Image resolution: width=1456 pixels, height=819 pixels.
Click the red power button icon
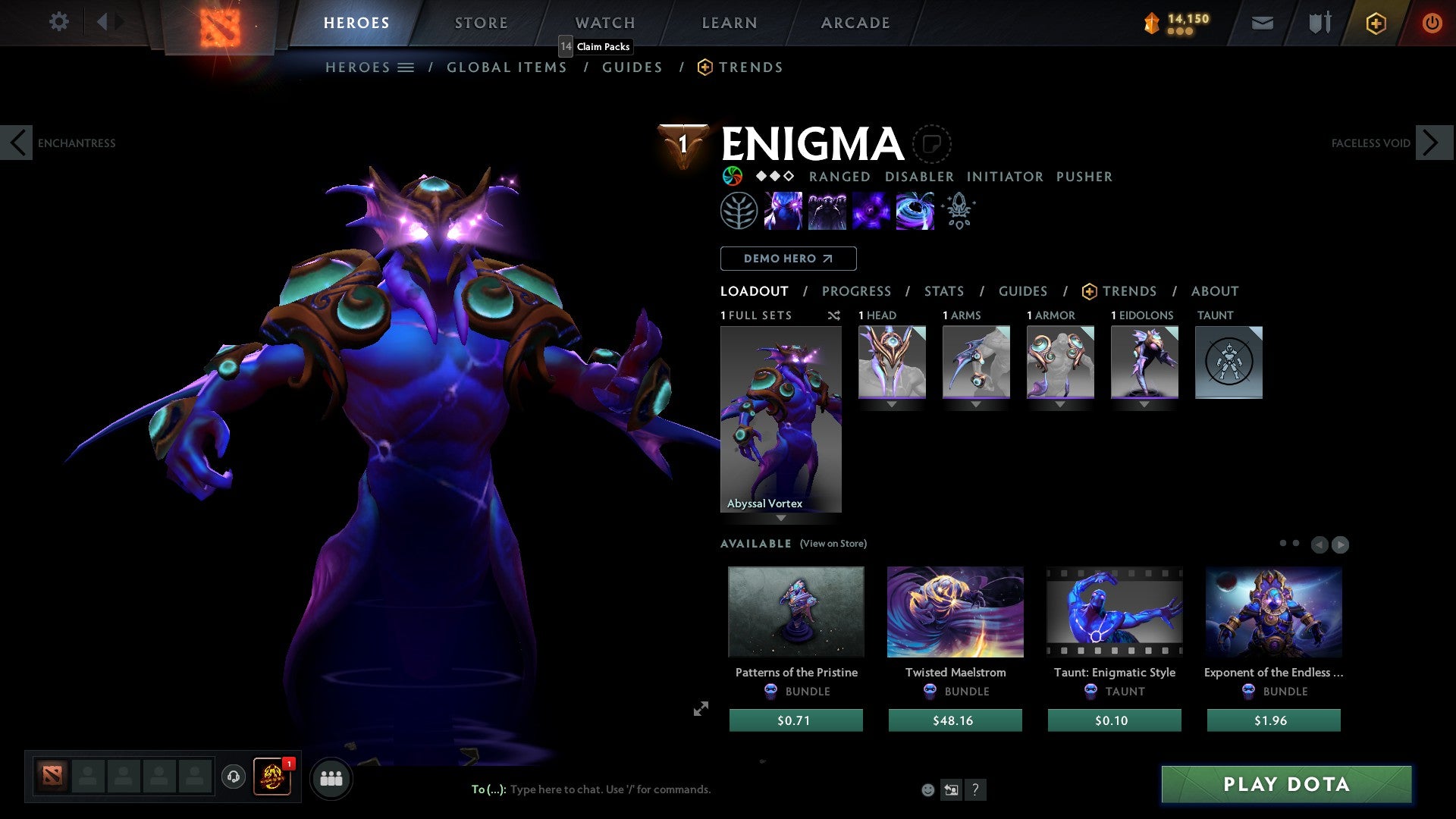coord(1432,23)
